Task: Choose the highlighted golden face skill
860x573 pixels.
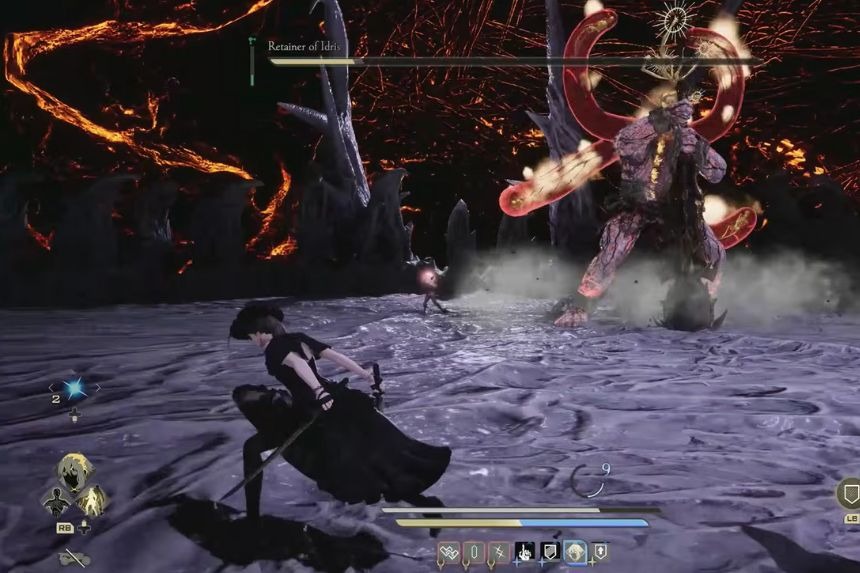Action: tap(575, 551)
